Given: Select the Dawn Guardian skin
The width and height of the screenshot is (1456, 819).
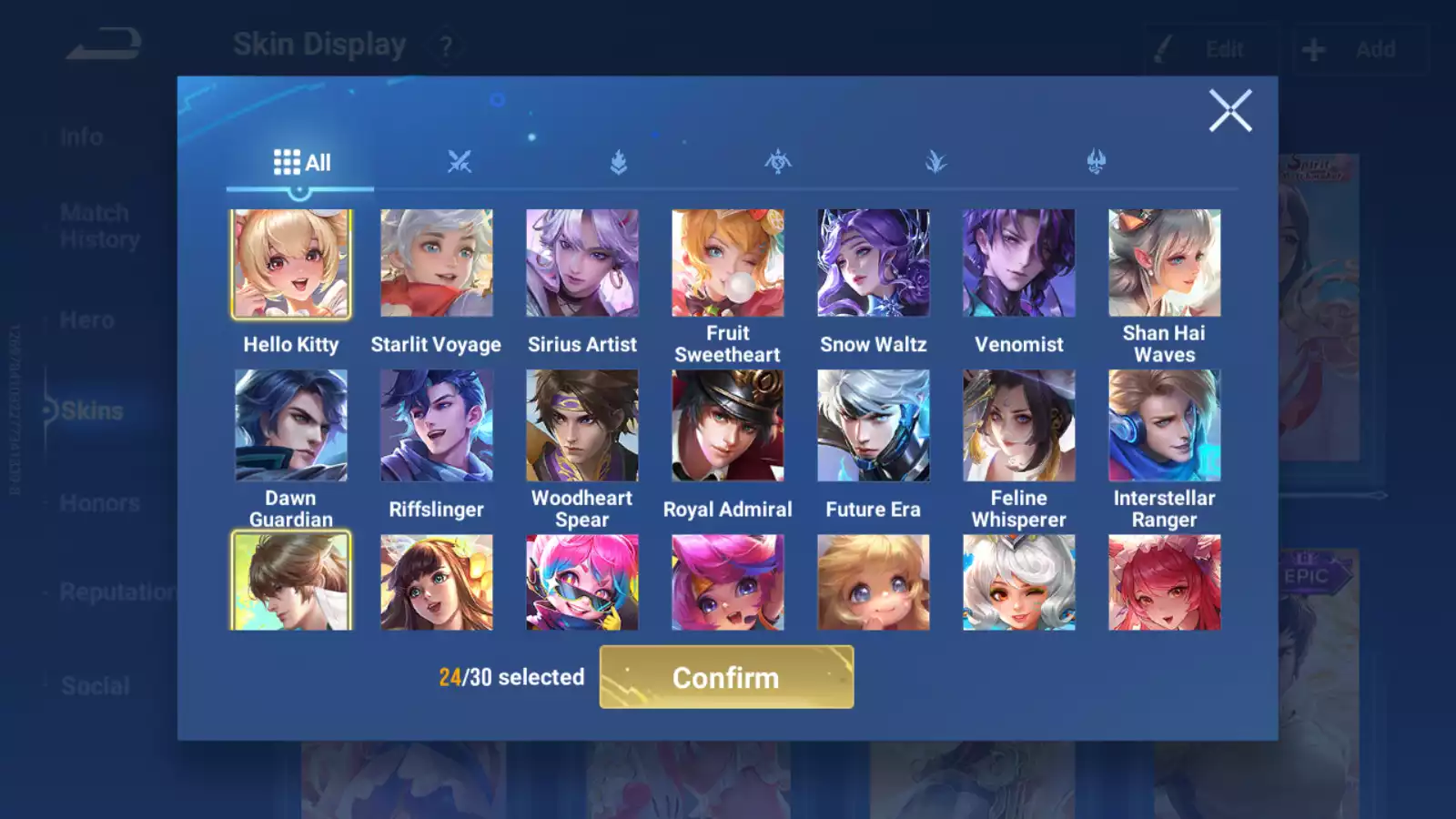Looking at the screenshot, I should click(291, 425).
